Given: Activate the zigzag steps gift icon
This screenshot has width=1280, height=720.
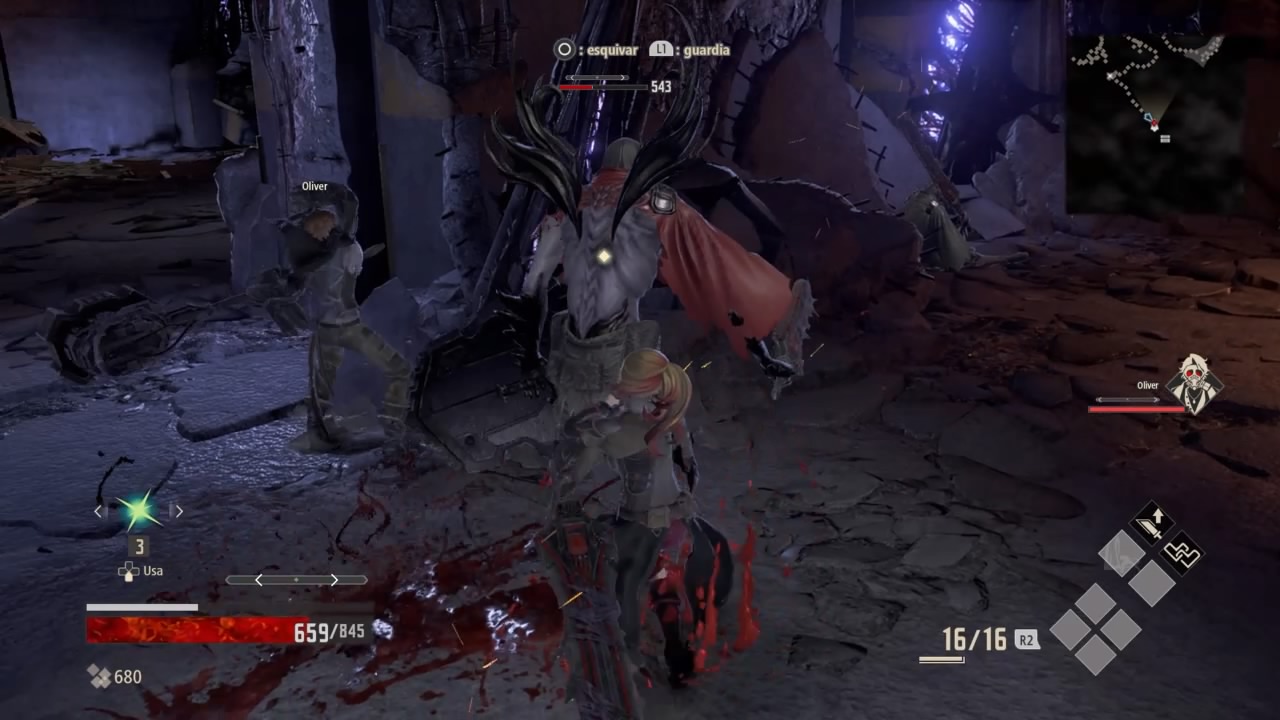Looking at the screenshot, I should [1181, 552].
